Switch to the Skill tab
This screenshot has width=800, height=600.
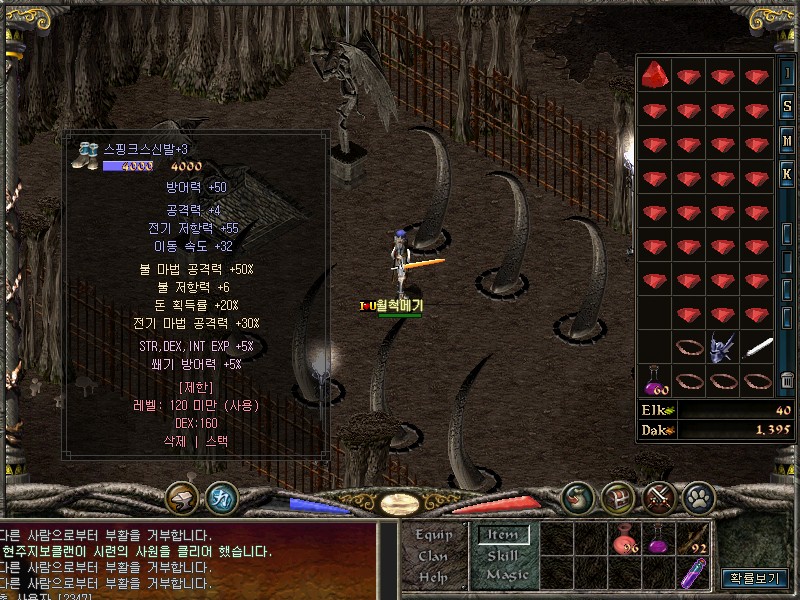pyautogui.click(x=502, y=556)
